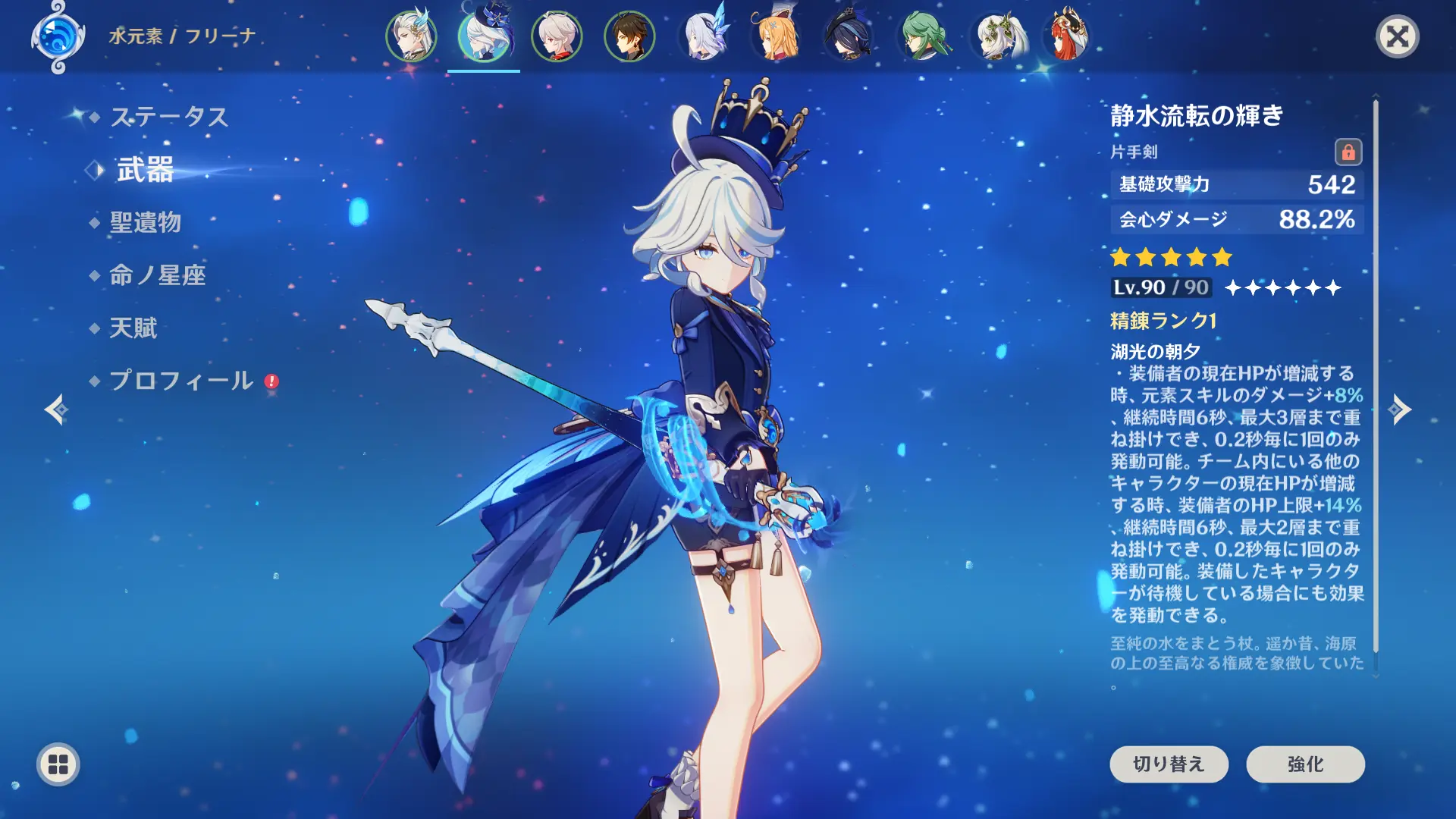Select Nilou's red-haired portrait

pos(1068,36)
